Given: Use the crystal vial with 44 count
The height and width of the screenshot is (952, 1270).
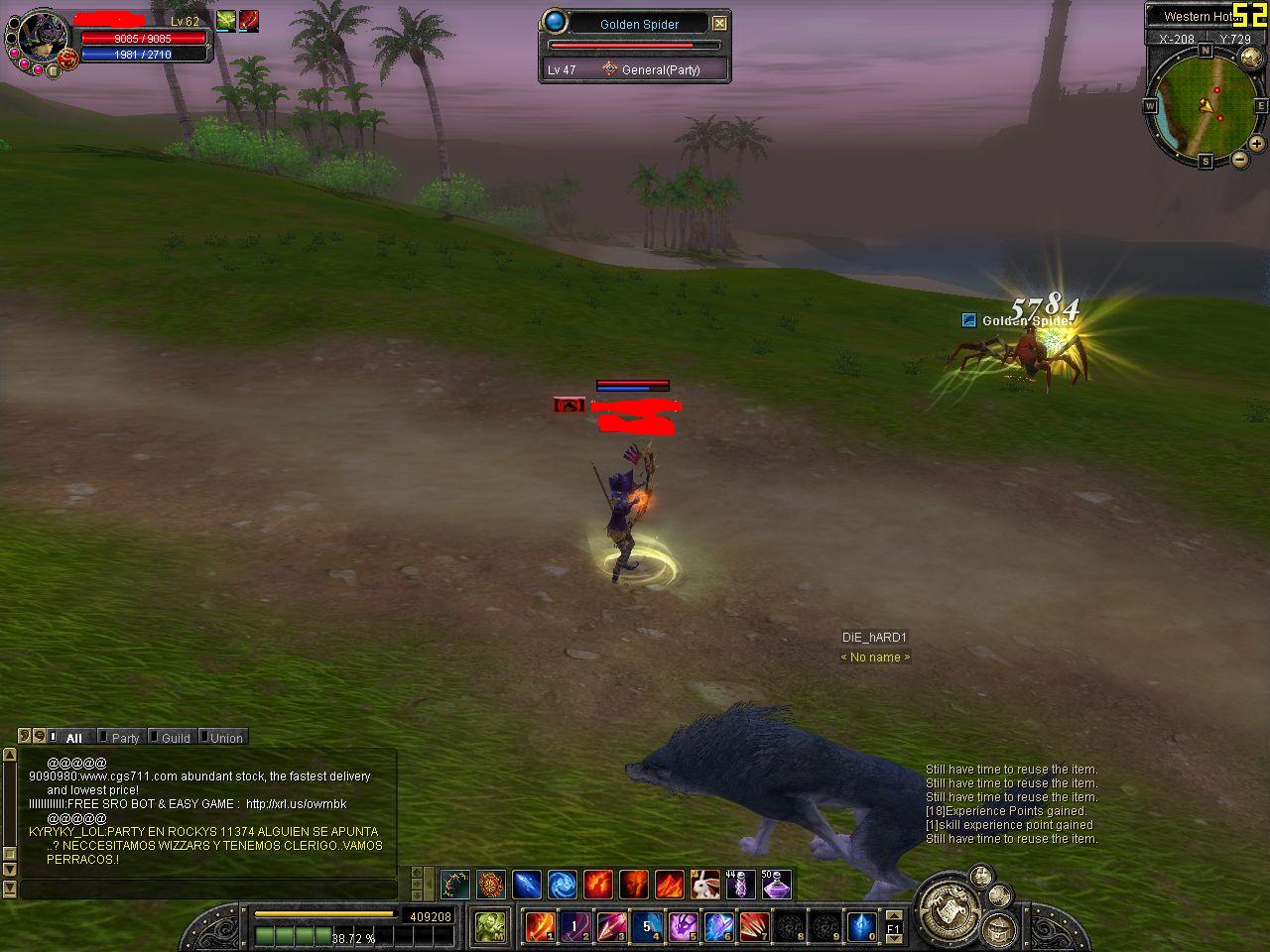Looking at the screenshot, I should 740,884.
